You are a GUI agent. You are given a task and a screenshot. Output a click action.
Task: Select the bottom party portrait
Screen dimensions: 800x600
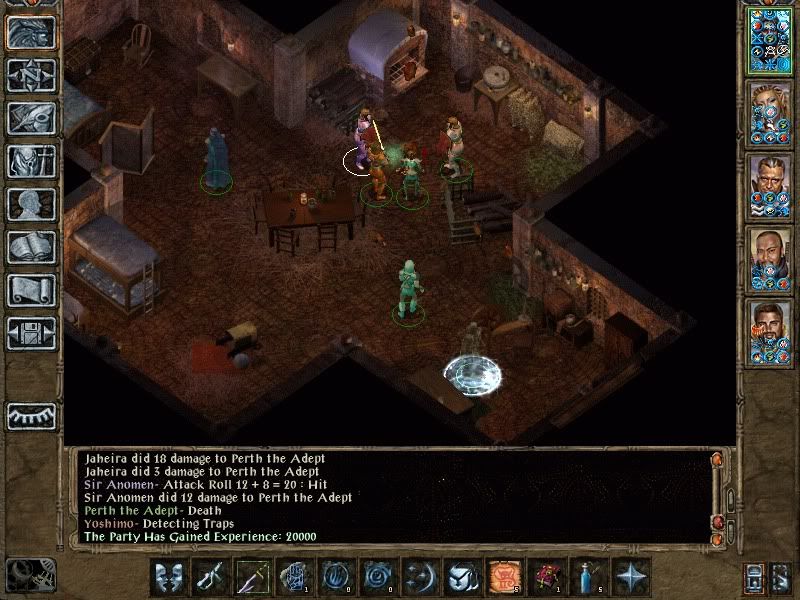(770, 333)
